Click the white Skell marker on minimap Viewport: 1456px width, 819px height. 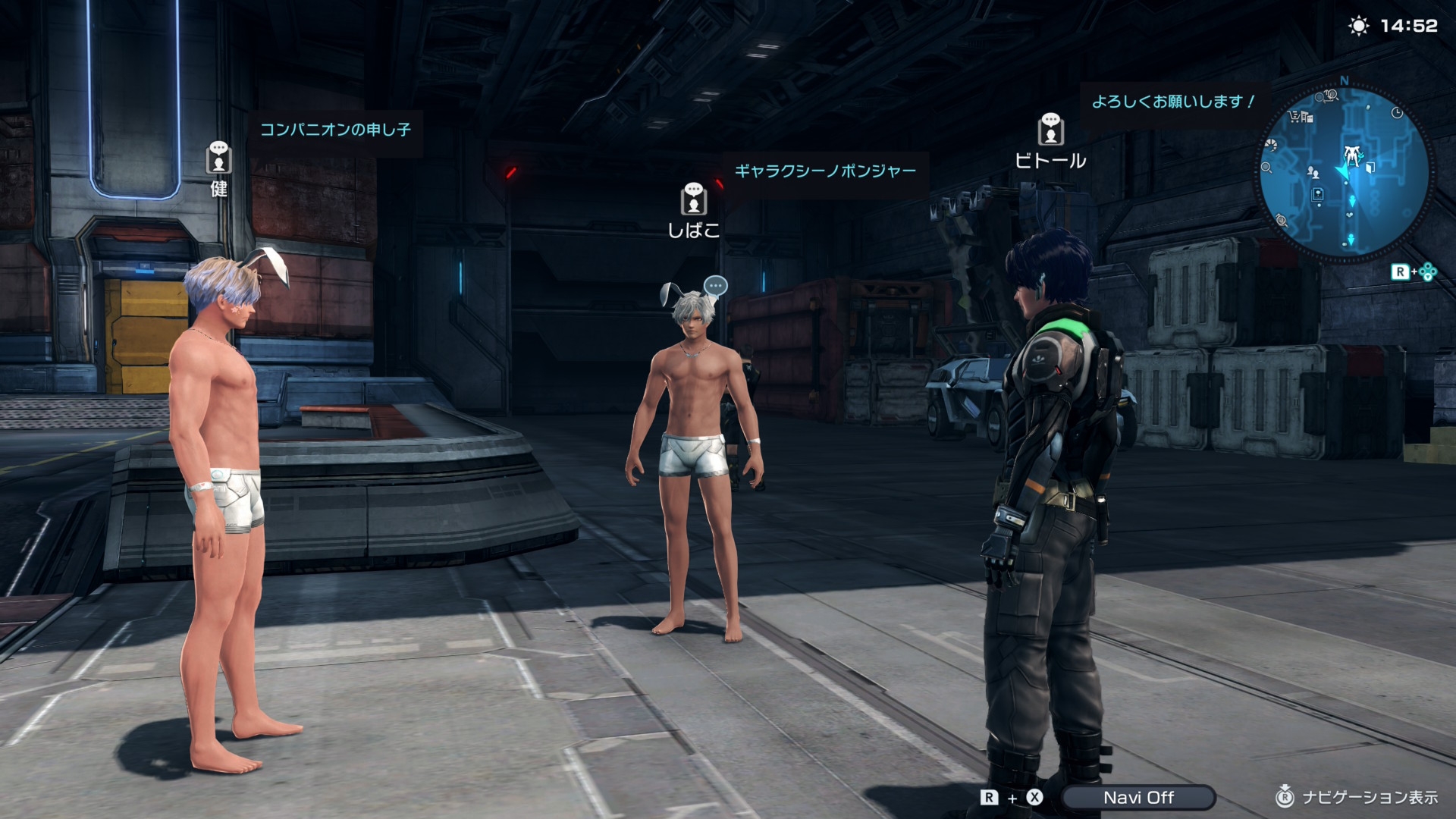tap(1351, 156)
